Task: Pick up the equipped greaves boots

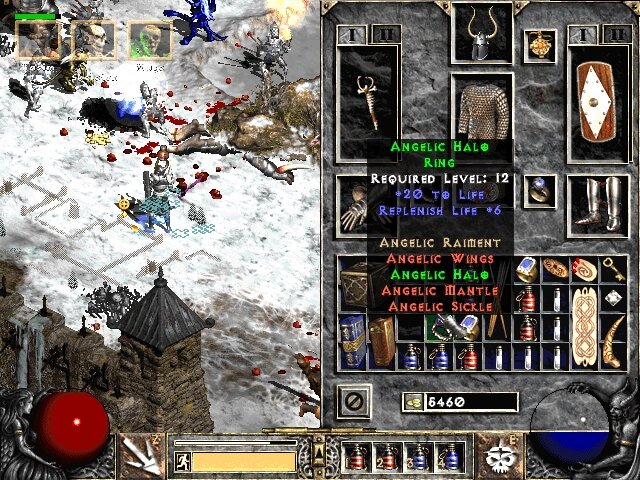Action: point(597,205)
